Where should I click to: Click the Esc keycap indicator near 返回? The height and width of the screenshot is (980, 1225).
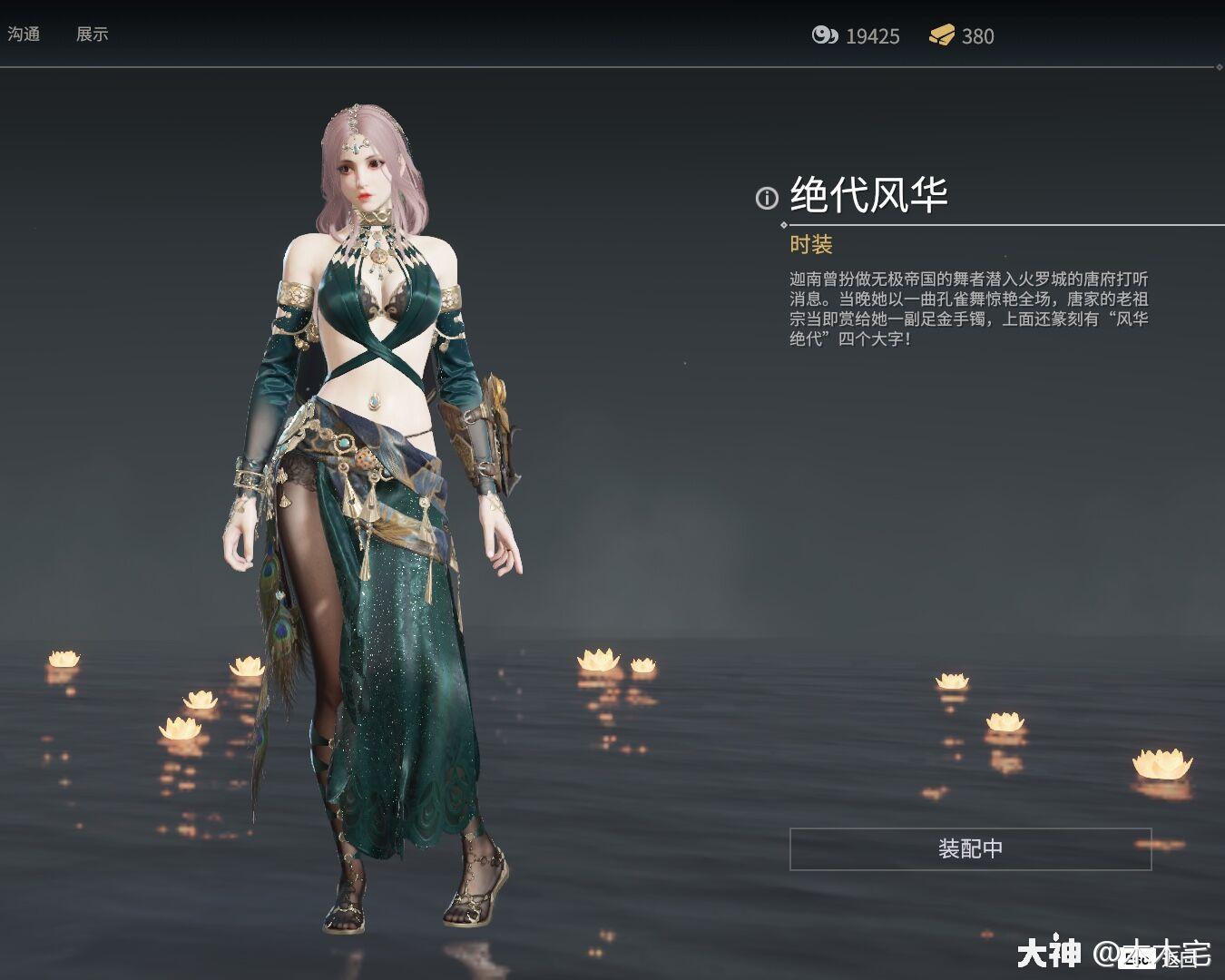tap(1137, 959)
